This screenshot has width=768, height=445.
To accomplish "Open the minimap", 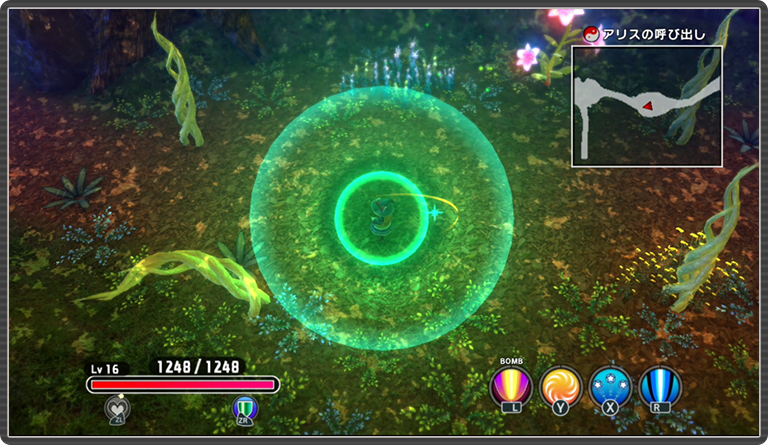I will tap(646, 105).
